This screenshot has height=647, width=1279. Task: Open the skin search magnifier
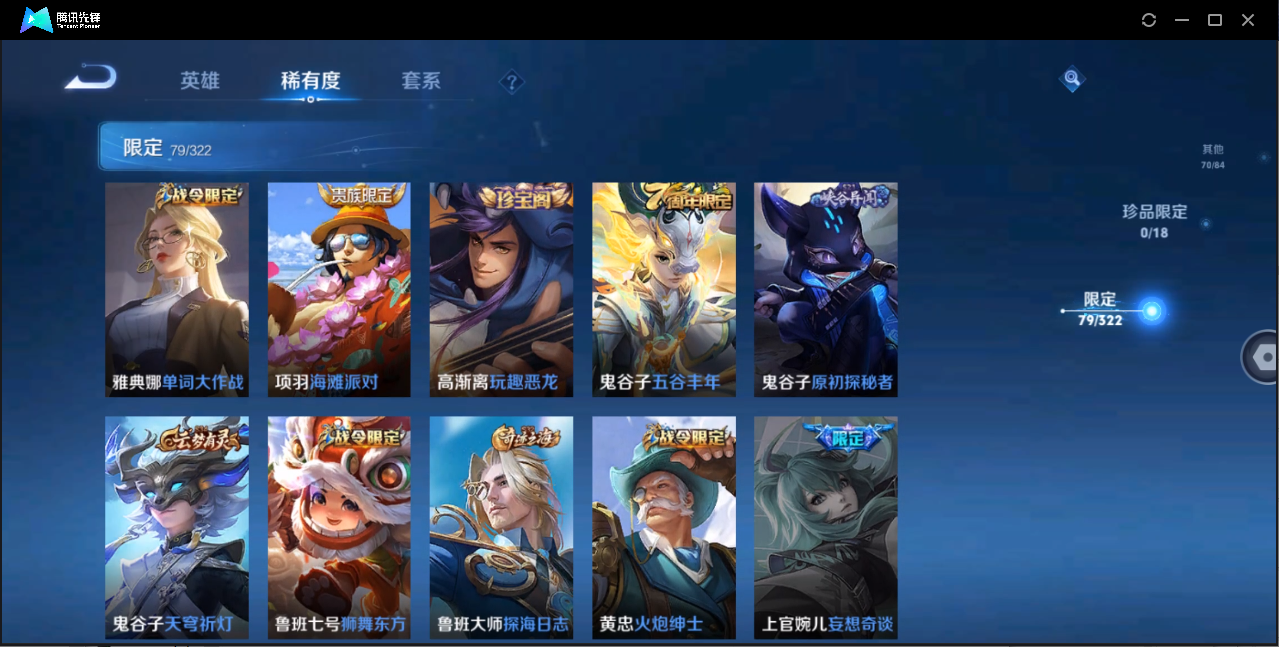tap(1072, 78)
